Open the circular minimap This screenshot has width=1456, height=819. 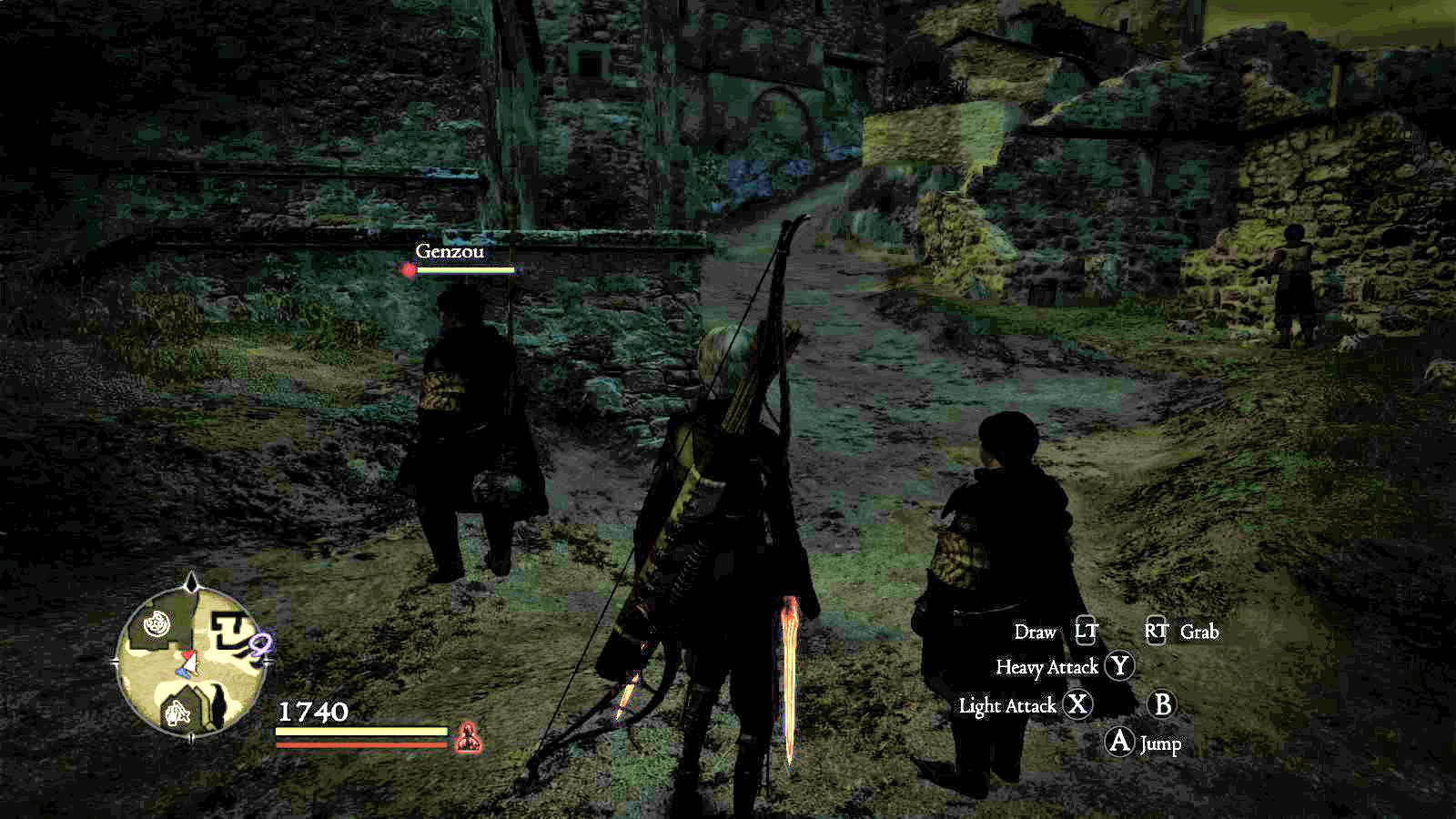191,660
